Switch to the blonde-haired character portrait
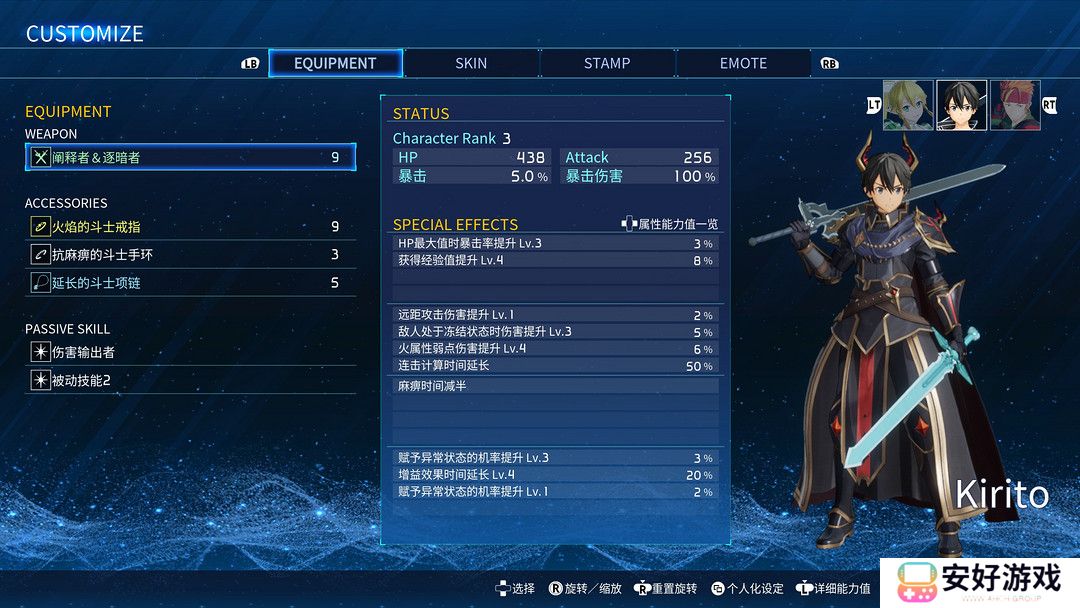1080x608 pixels. tap(908, 105)
